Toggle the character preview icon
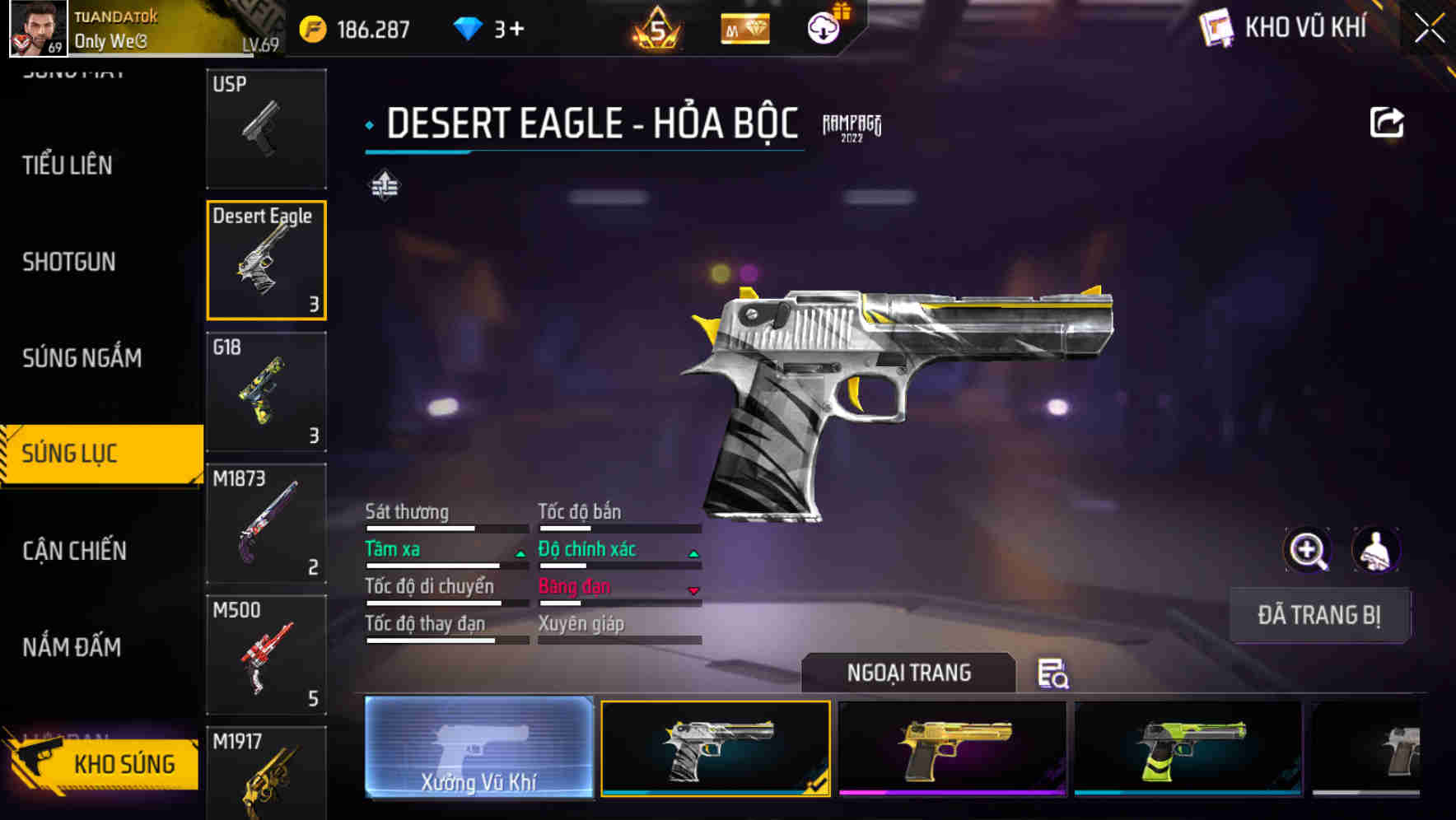 point(1377,549)
